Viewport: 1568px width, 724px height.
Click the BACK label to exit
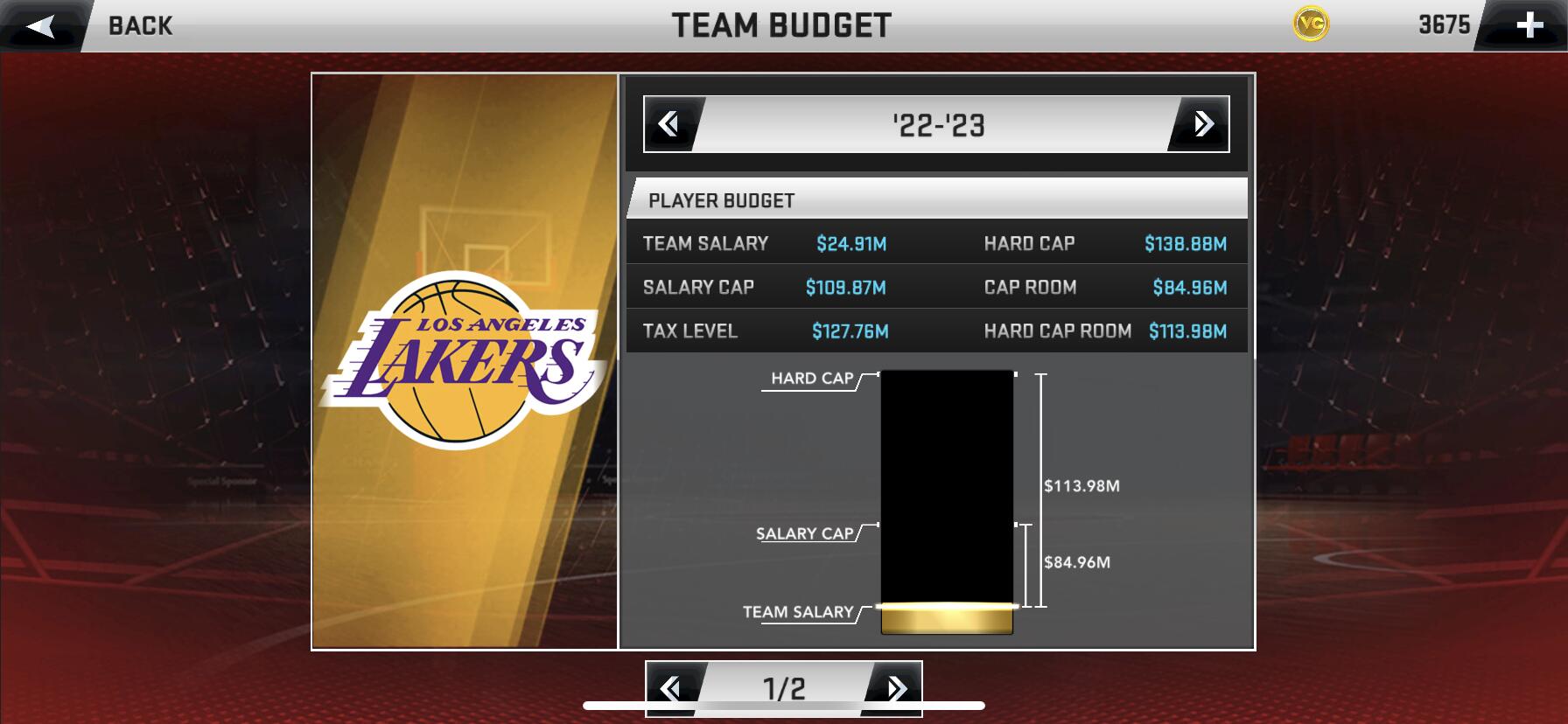[x=138, y=26]
